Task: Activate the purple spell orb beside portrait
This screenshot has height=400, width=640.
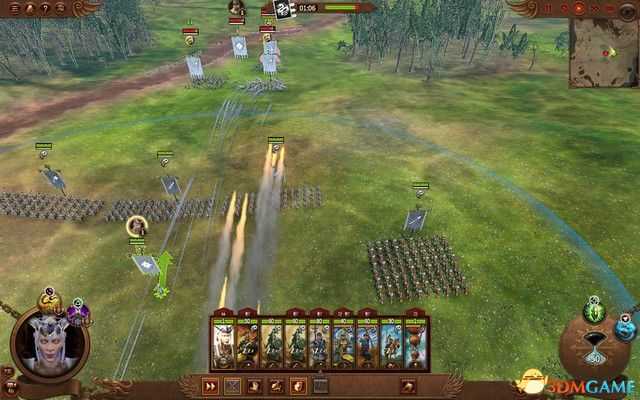Action: [x=77, y=314]
